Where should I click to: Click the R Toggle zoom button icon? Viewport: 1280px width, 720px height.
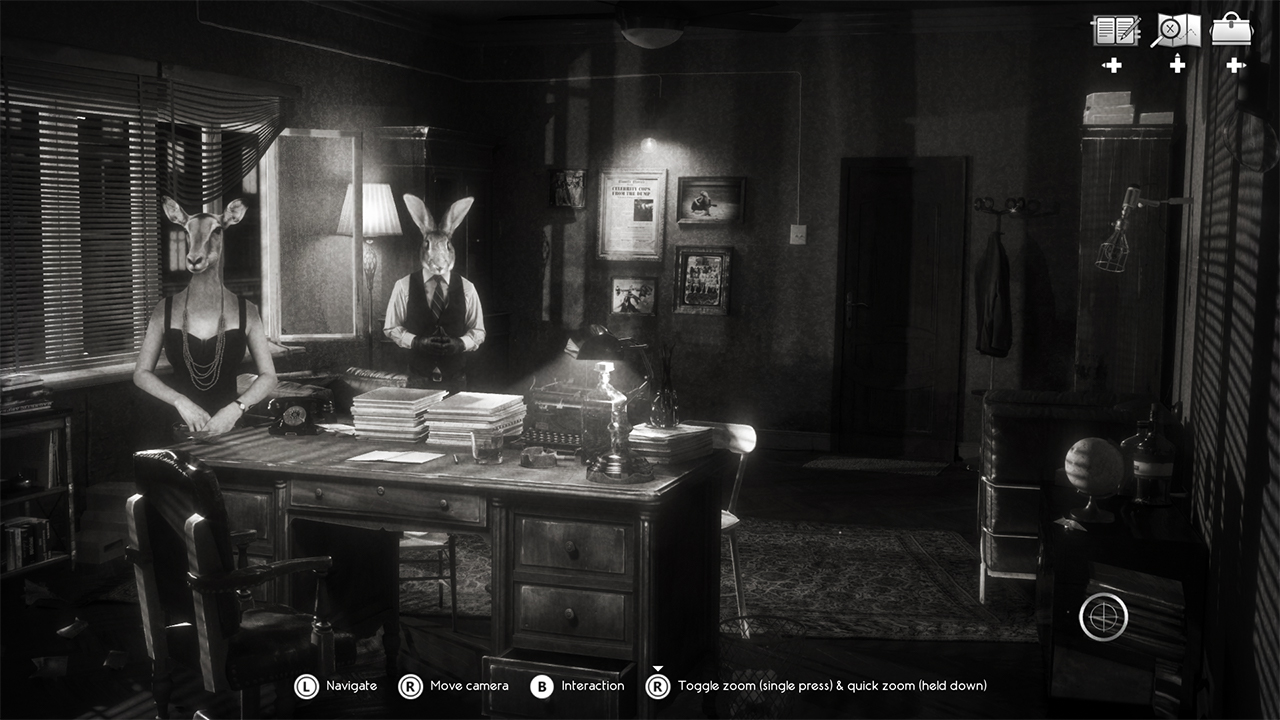point(658,686)
